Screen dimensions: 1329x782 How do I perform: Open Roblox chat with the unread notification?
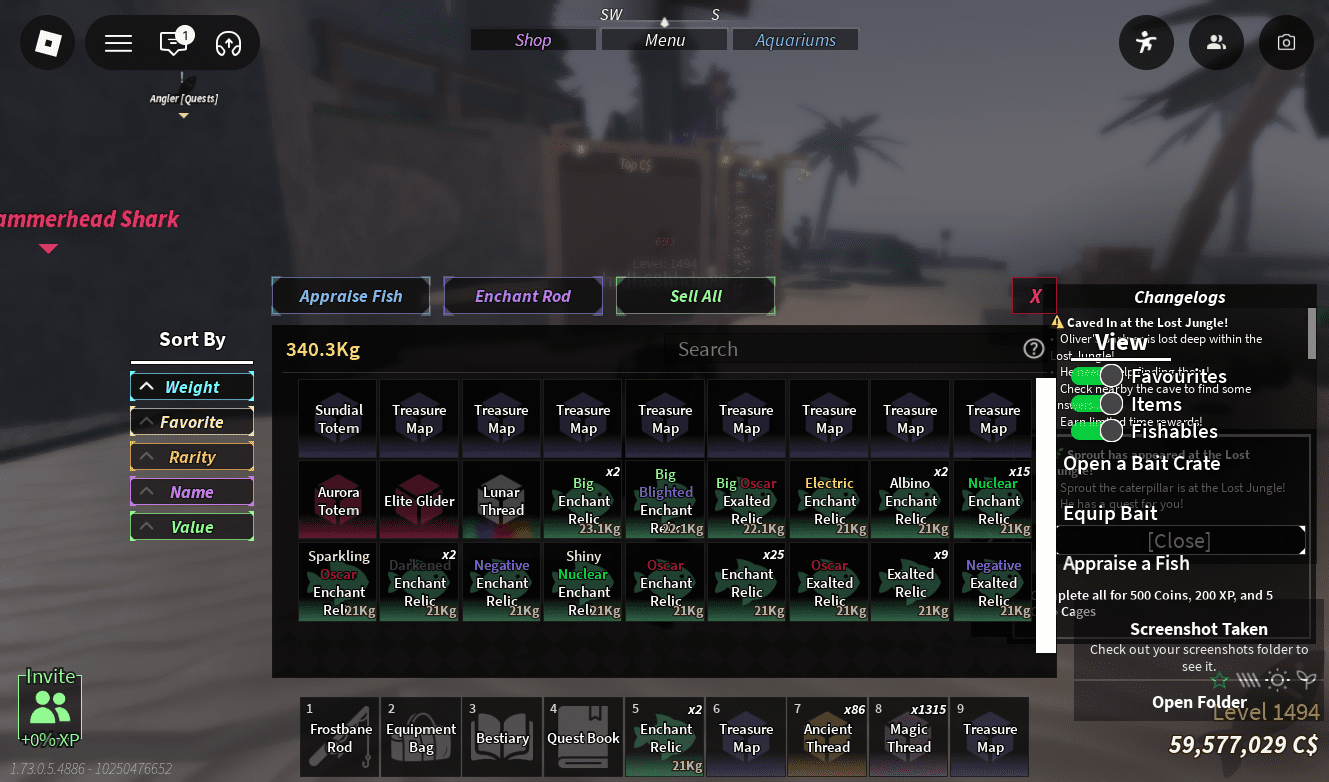tap(174, 43)
